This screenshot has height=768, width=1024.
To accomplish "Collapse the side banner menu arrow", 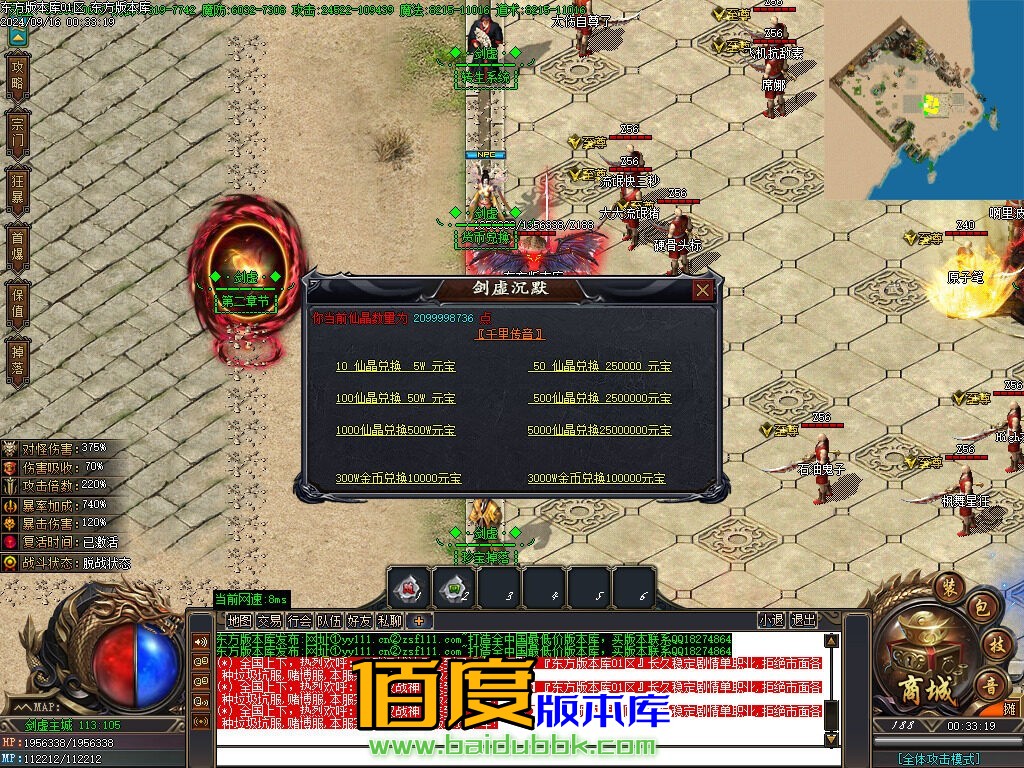I will [x=17, y=36].
